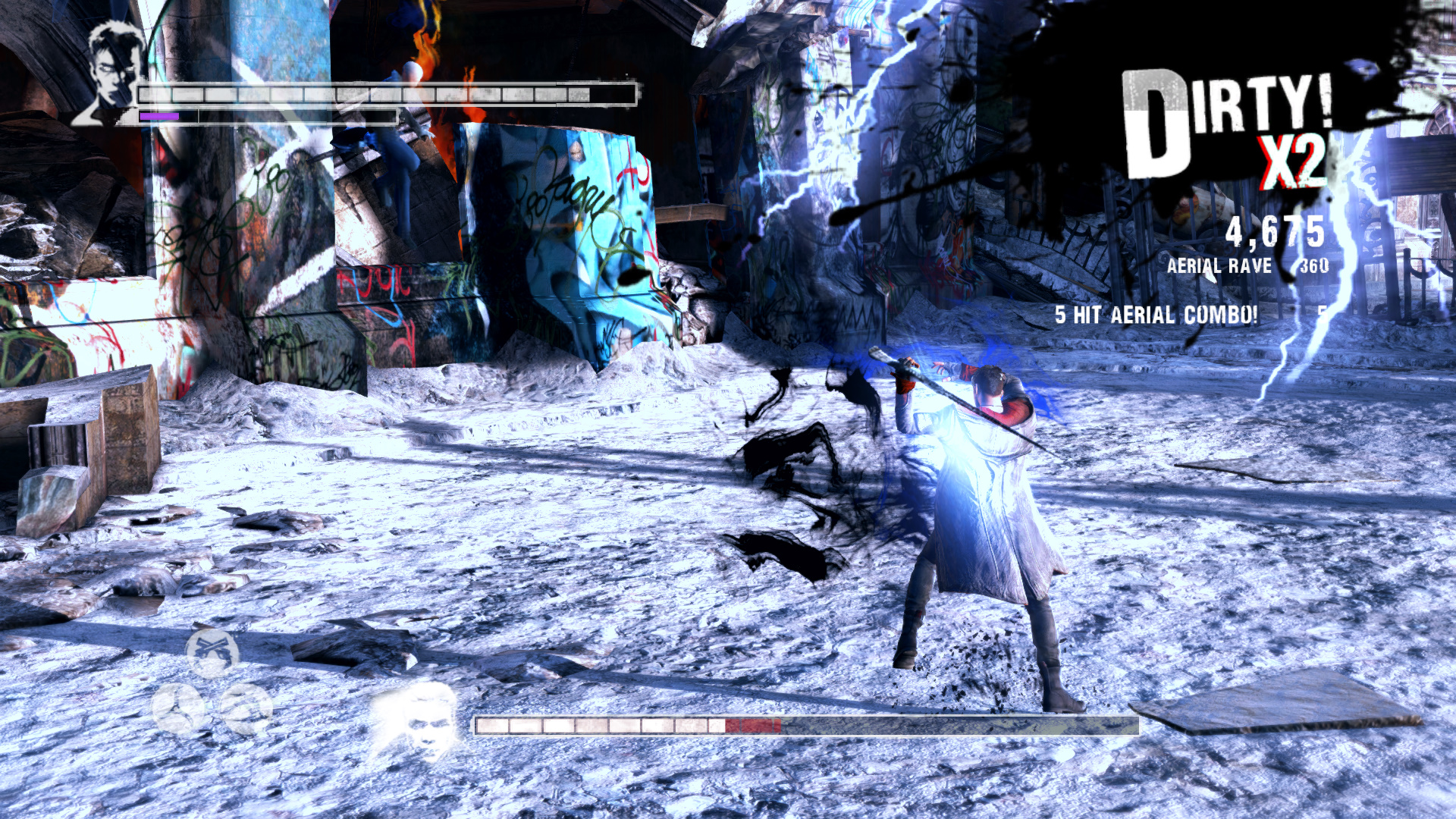Viewport: 1456px width, 819px height.
Task: Click the three-bladed weapon icon
Action: pyautogui.click(x=179, y=708)
